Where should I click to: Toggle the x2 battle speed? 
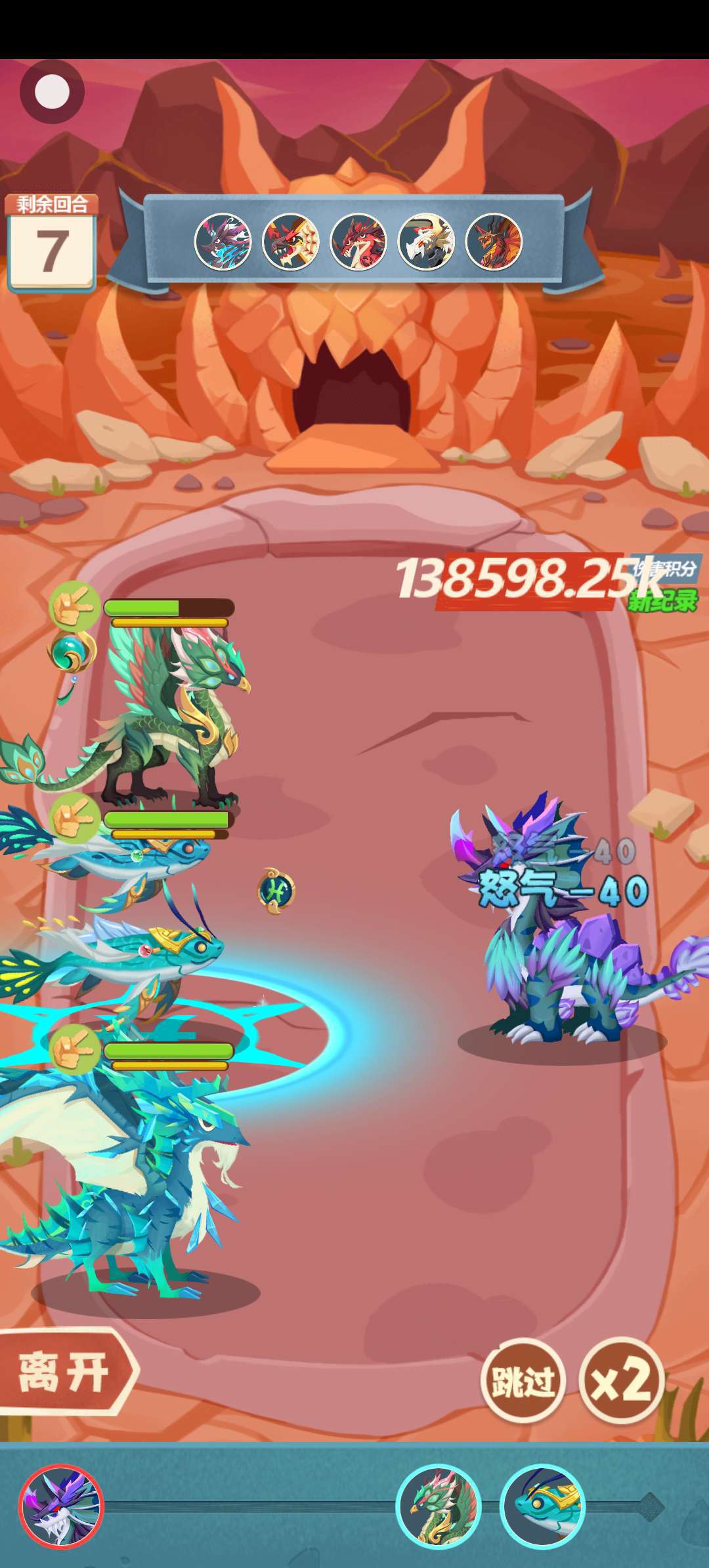pos(621,1380)
